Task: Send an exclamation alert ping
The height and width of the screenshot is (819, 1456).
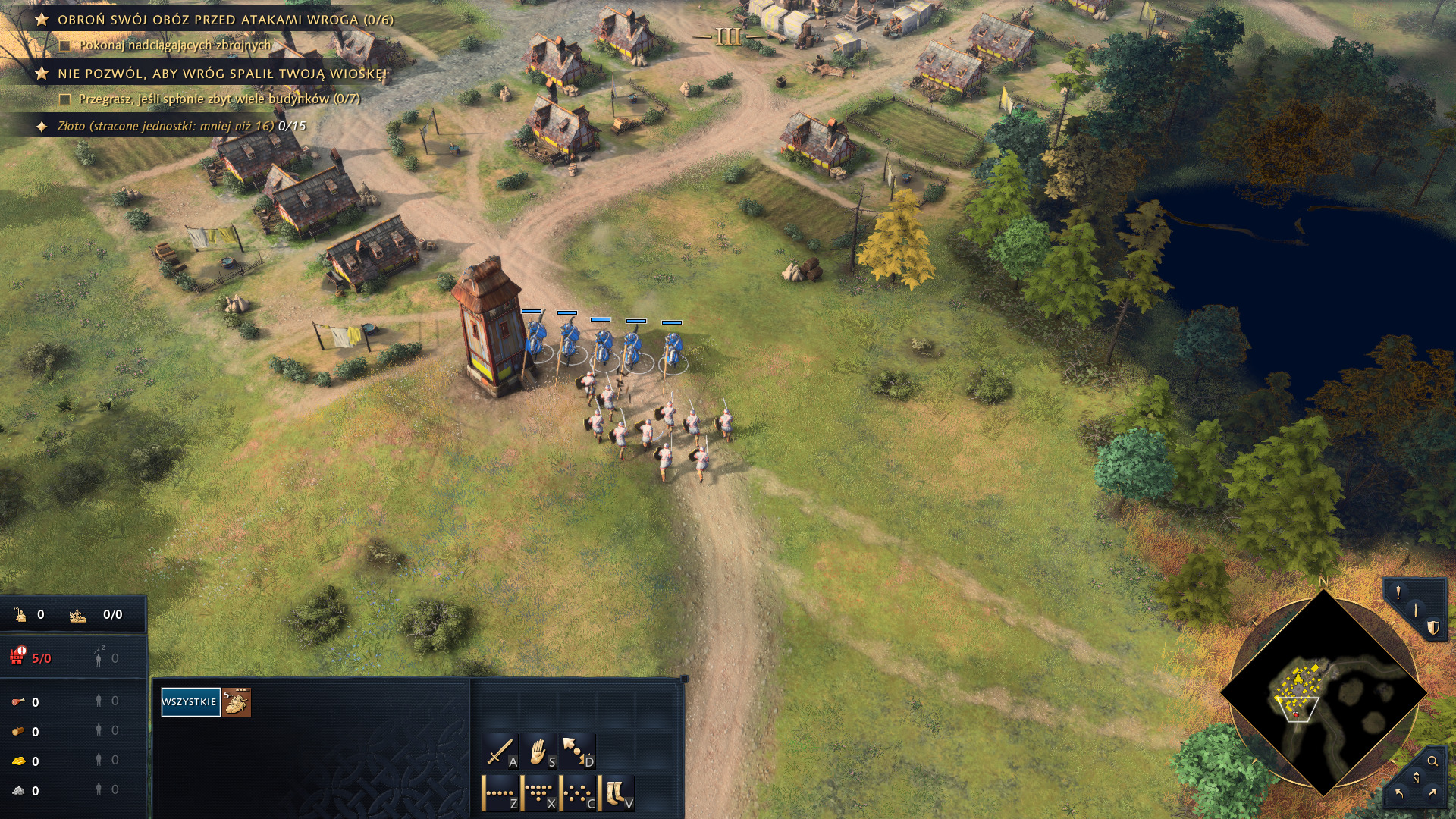Action: coord(1398,594)
